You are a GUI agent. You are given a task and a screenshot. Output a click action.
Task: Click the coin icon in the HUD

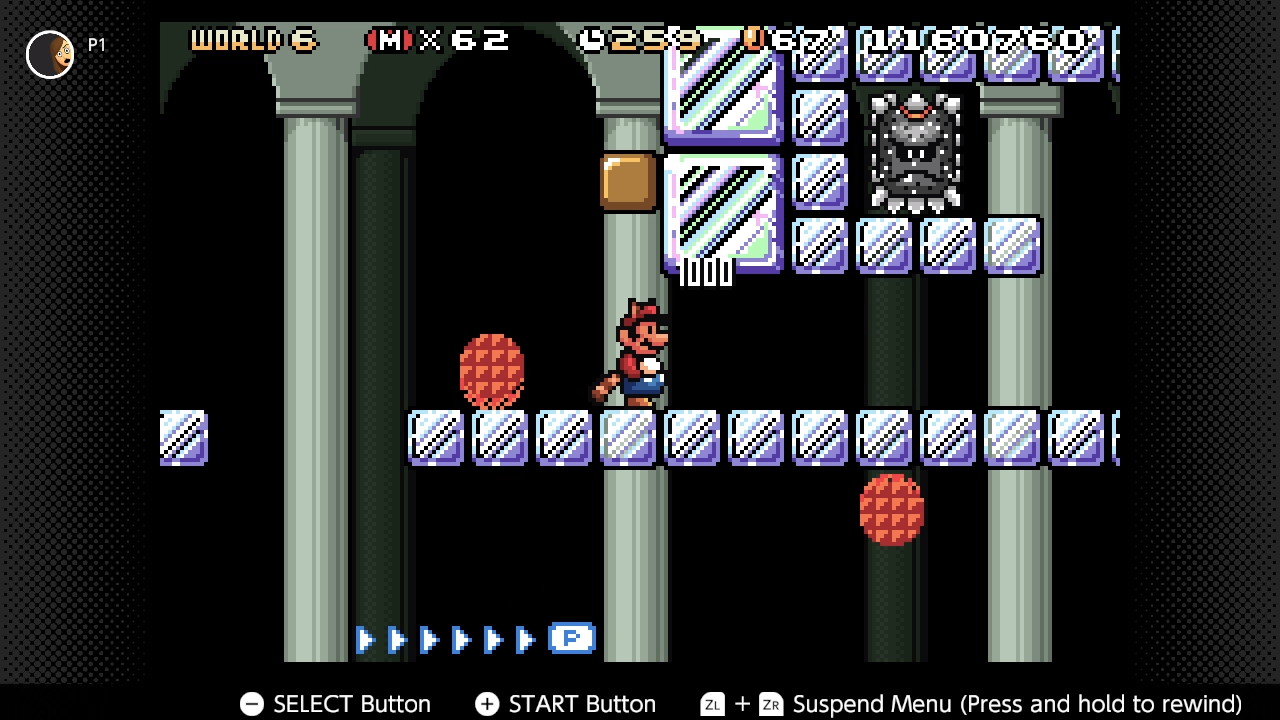(x=753, y=40)
